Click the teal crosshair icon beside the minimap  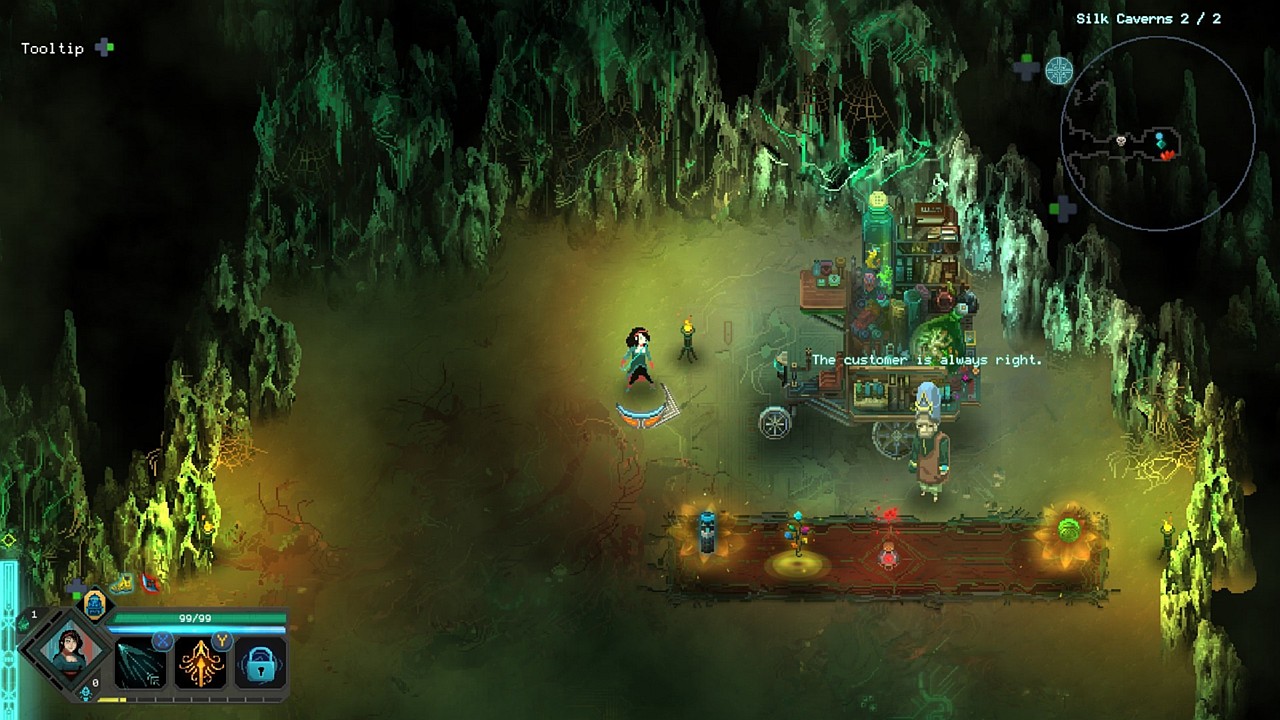(x=1059, y=70)
